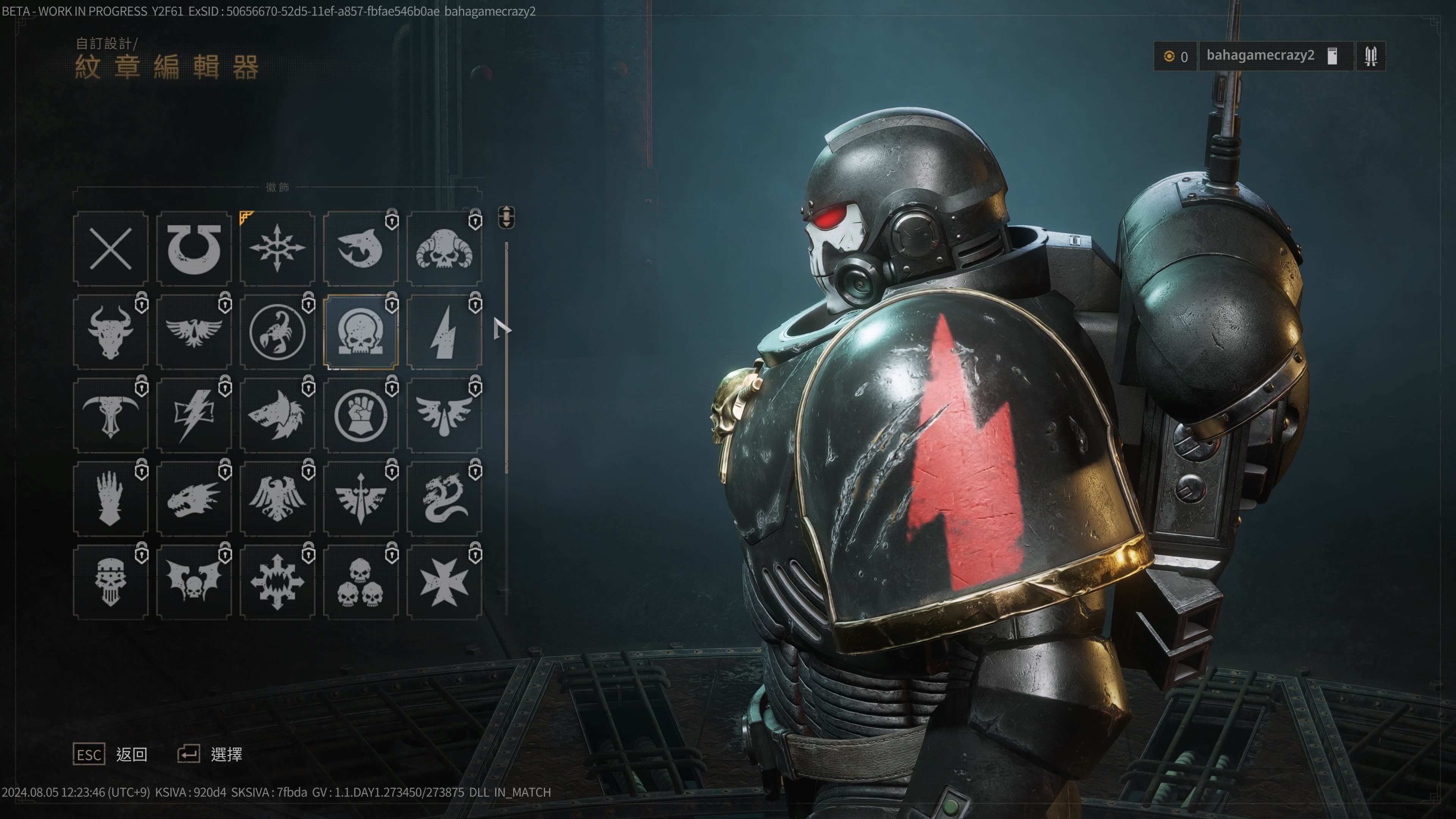
Task: Choose the coiled serpent dragon emblem
Action: click(444, 499)
